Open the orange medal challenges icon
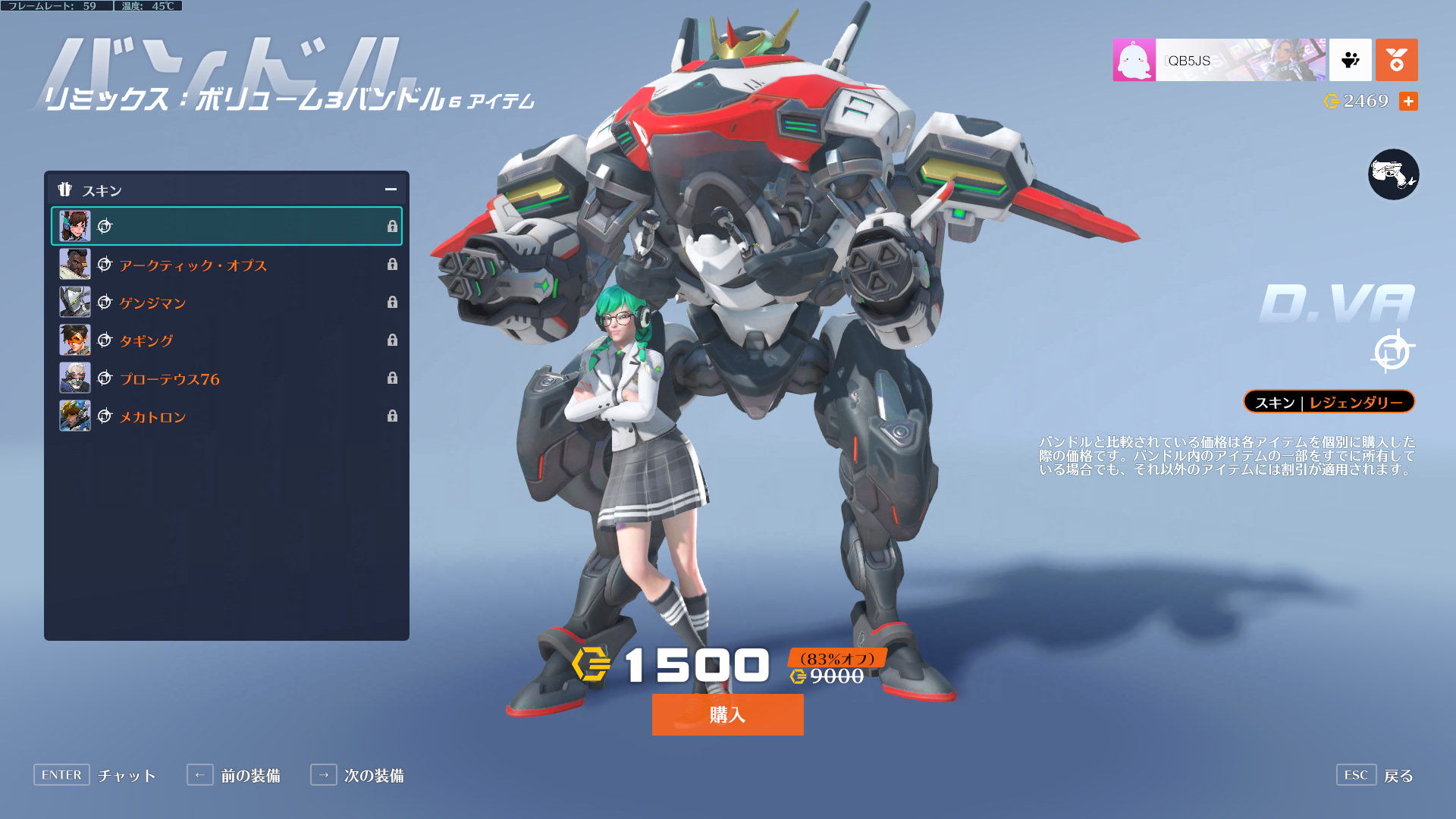 tap(1396, 60)
